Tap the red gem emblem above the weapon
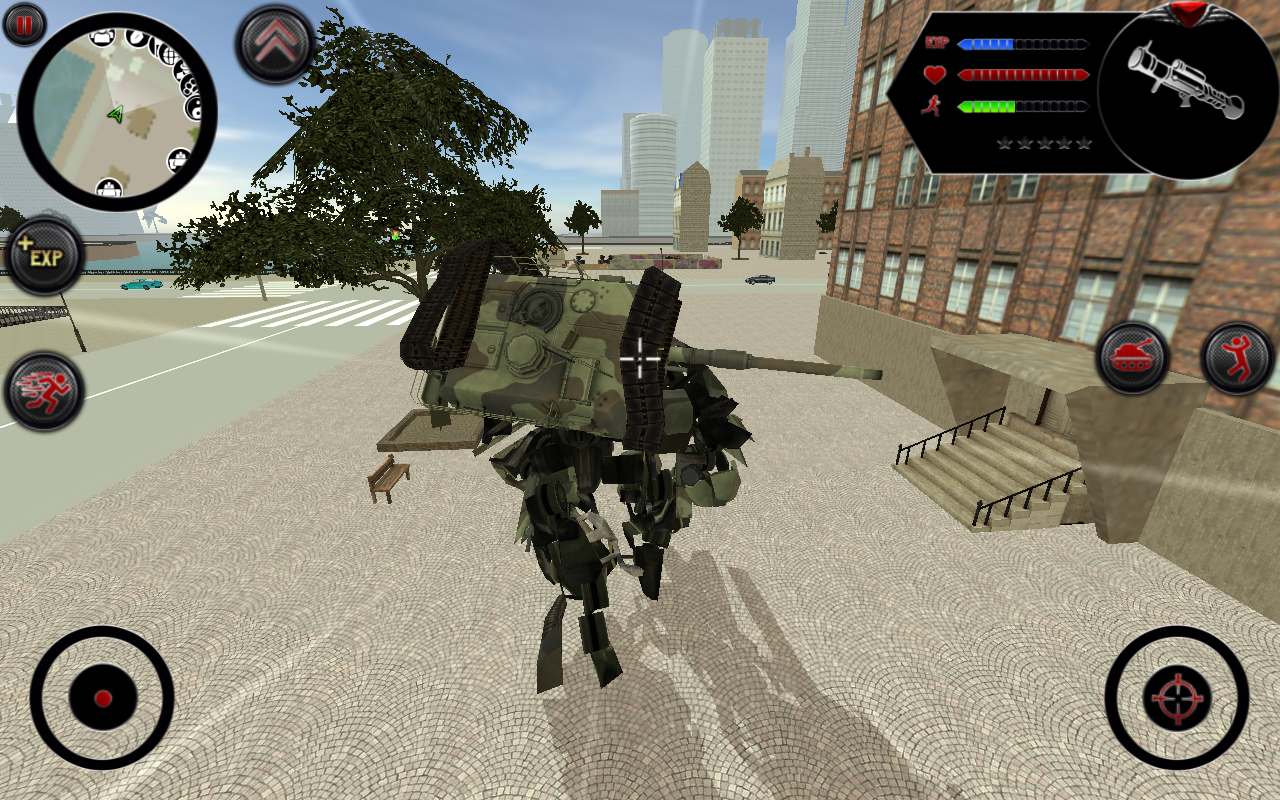Viewport: 1280px width, 800px height. click(1189, 13)
